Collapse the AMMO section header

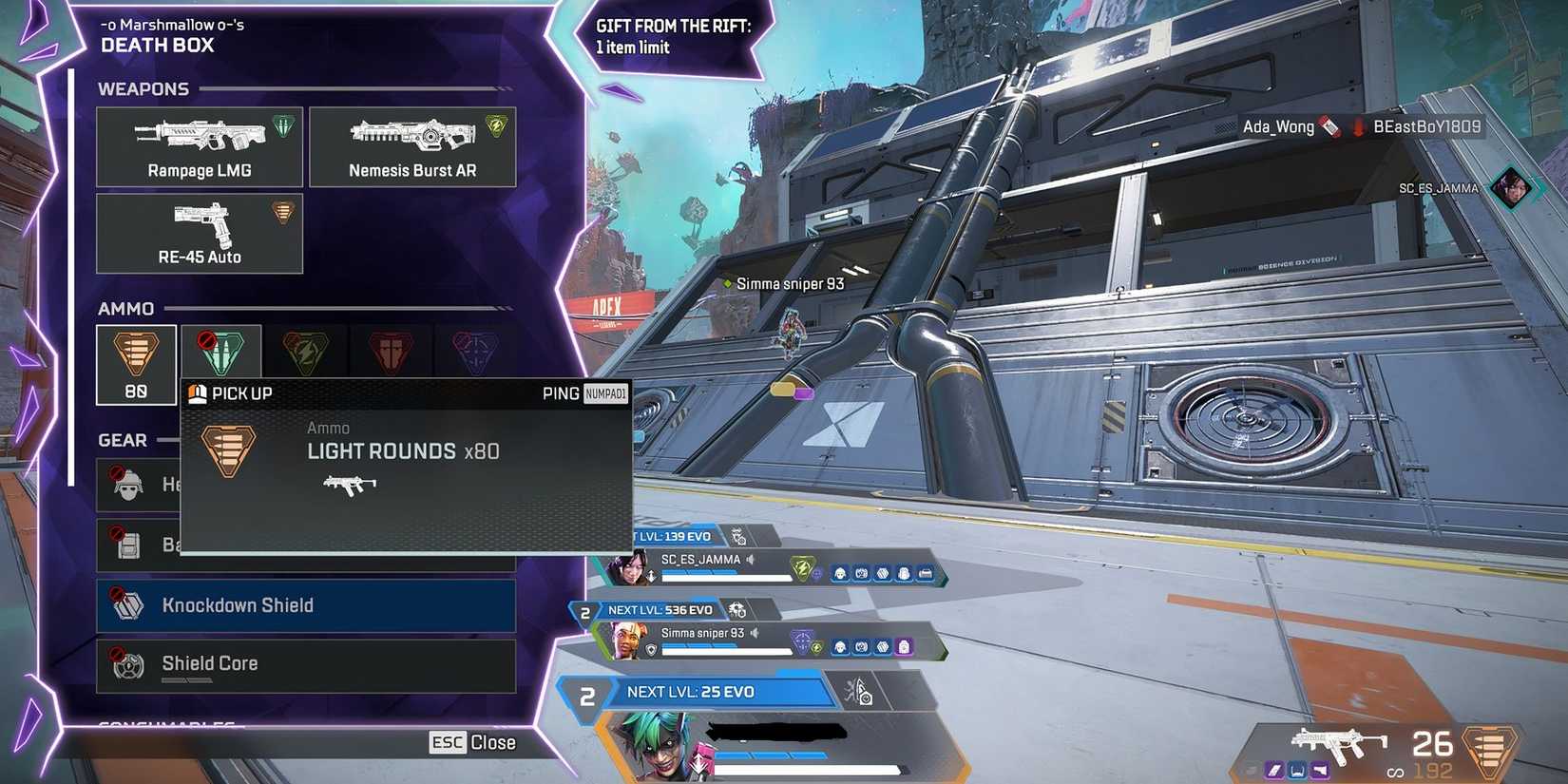tap(125, 309)
